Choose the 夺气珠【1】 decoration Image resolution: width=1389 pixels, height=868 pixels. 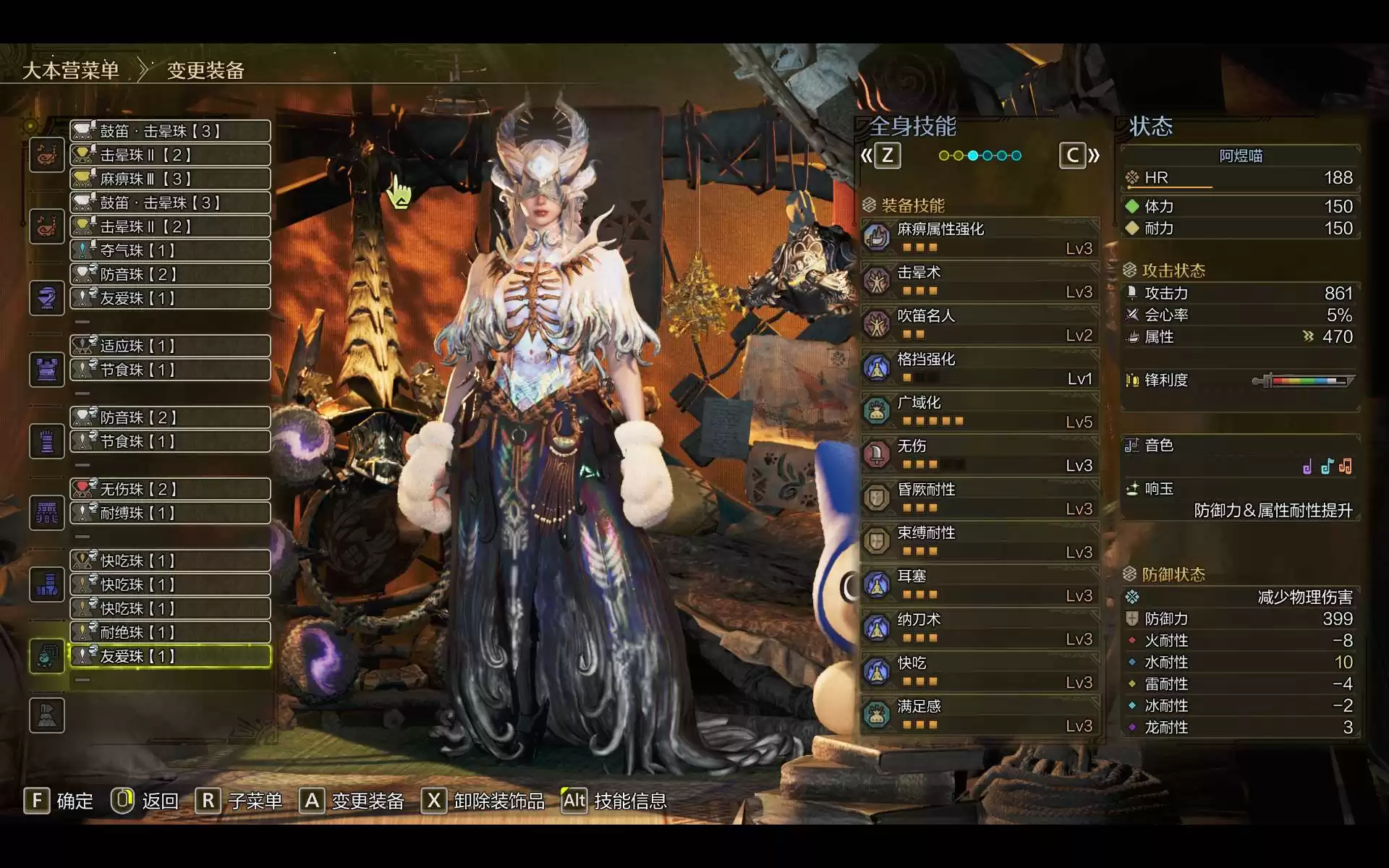point(171,250)
